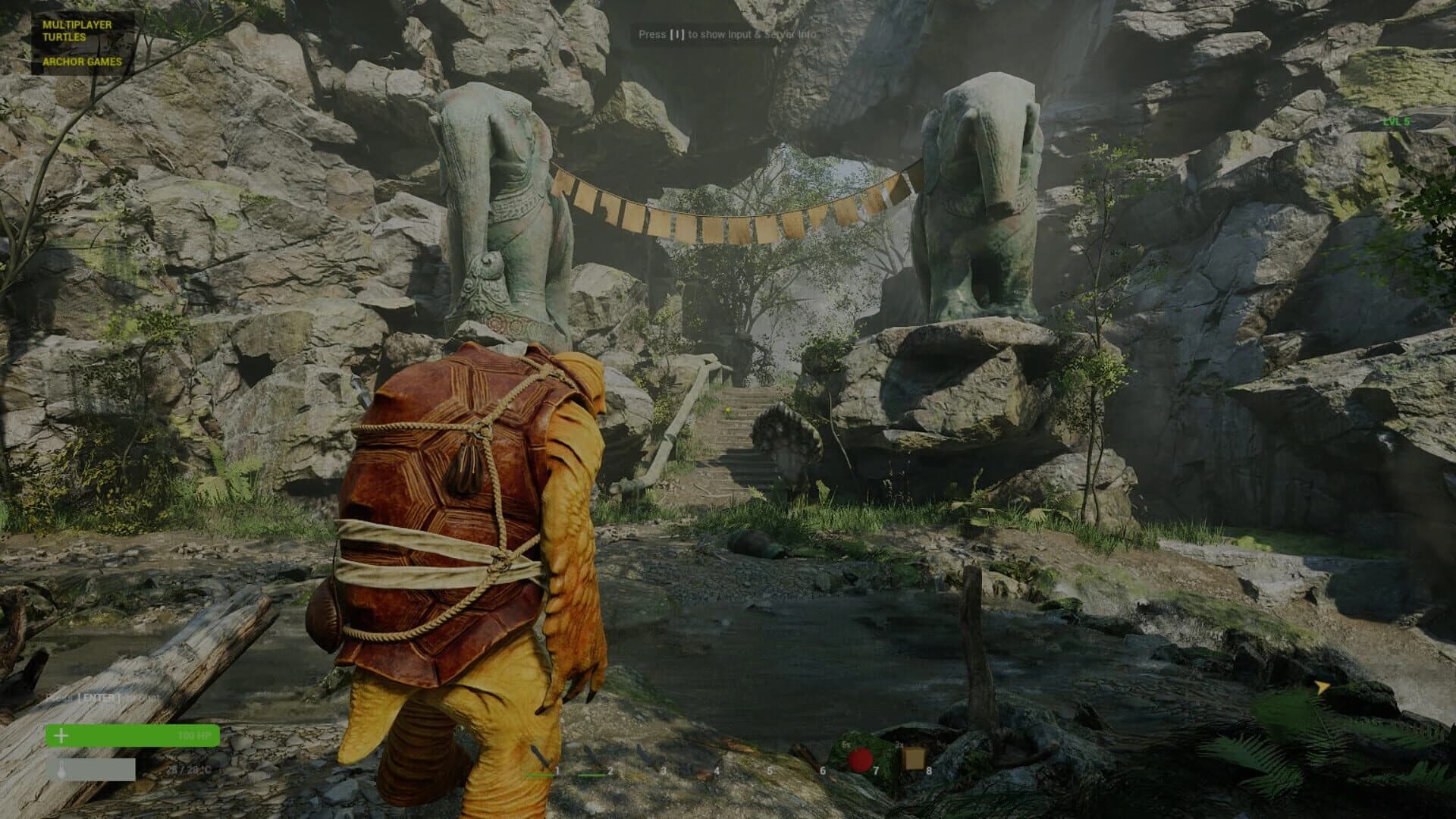This screenshot has width=1456, height=819.
Task: Click the Press [ I ] info prompt text
Action: [728, 34]
